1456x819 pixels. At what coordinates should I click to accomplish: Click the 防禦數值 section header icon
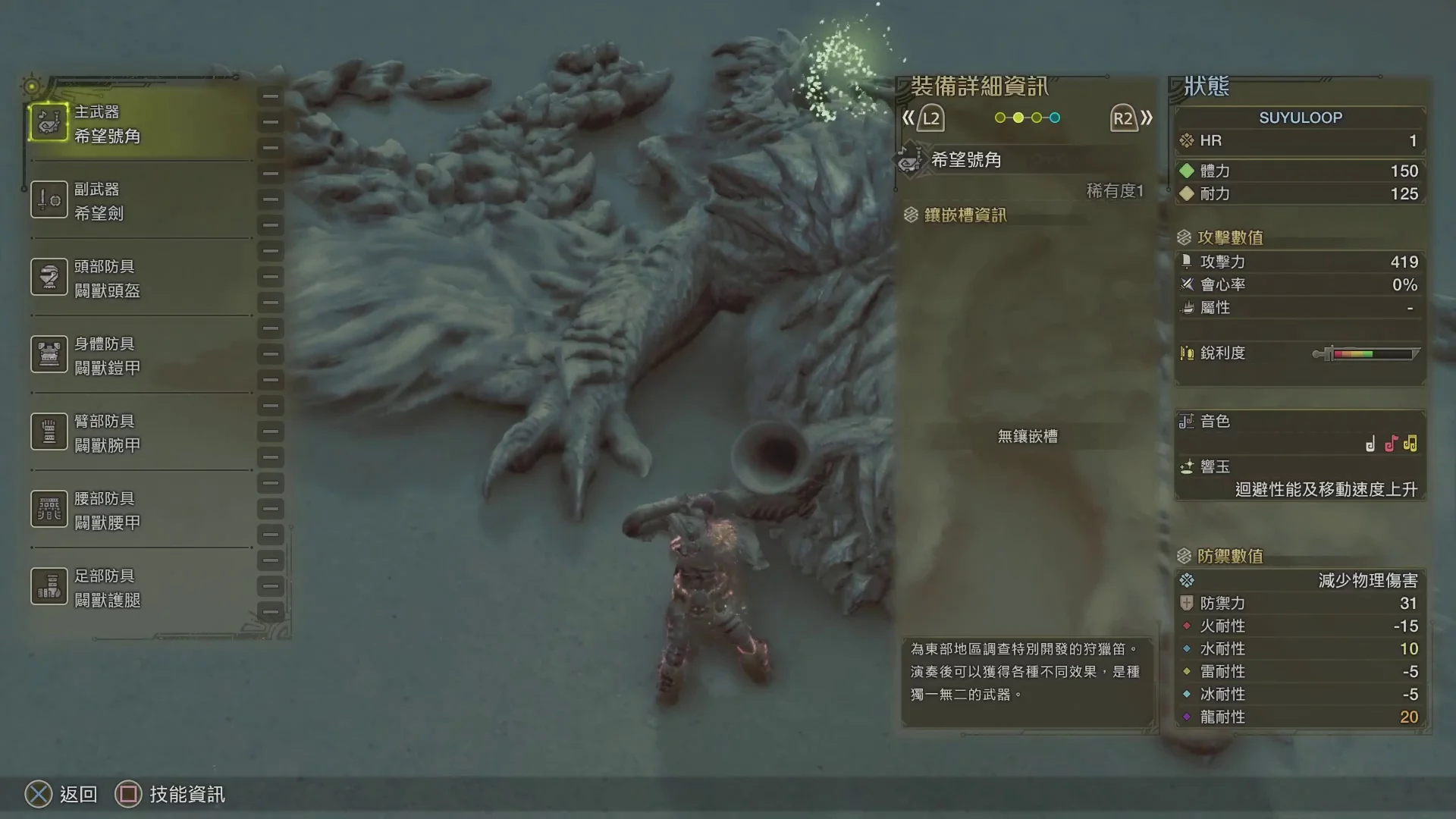click(x=1183, y=556)
